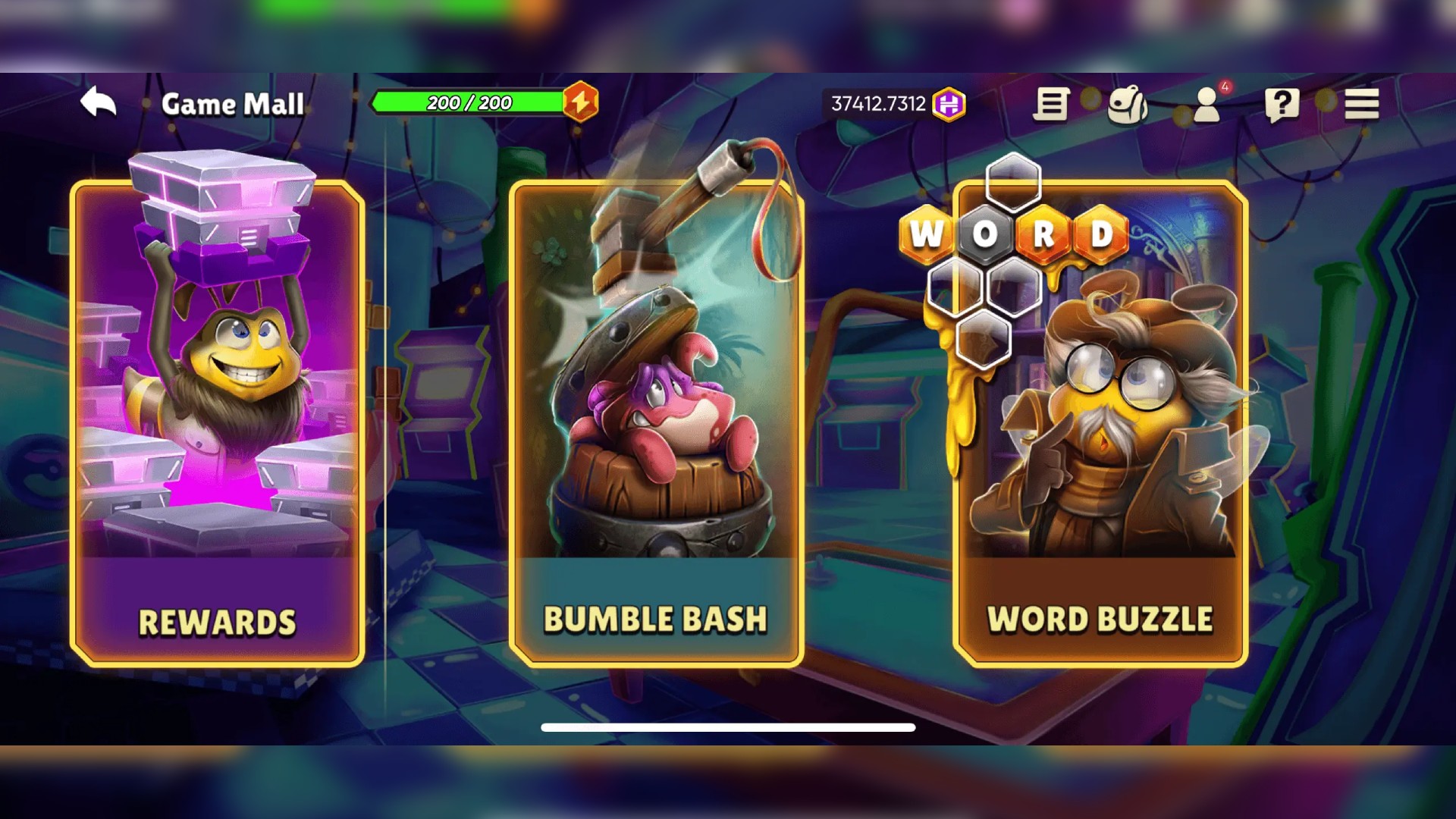Image resolution: width=1456 pixels, height=819 pixels.
Task: View the friends icon with notification badge
Action: (1206, 106)
